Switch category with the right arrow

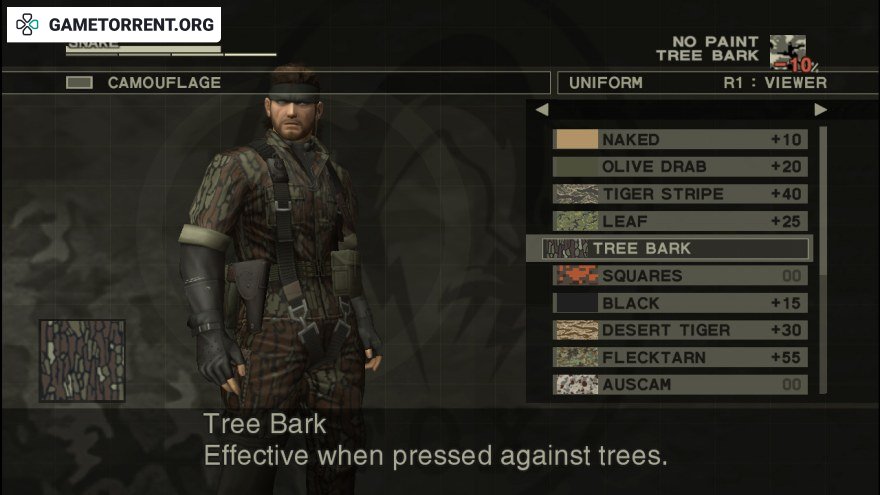(821, 110)
